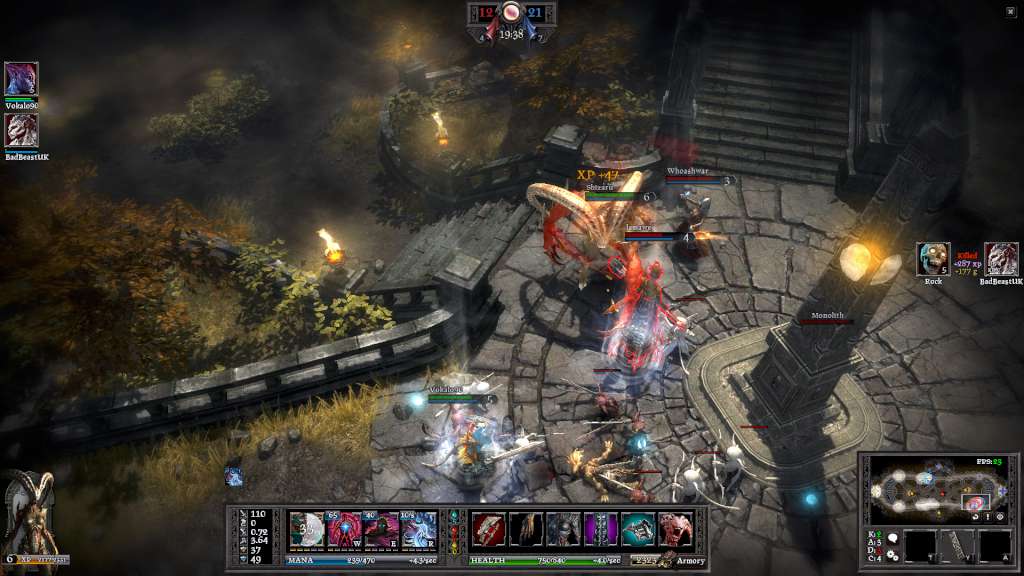1024x576 pixels.
Task: Select the red demon skull item slot
Action: (675, 529)
